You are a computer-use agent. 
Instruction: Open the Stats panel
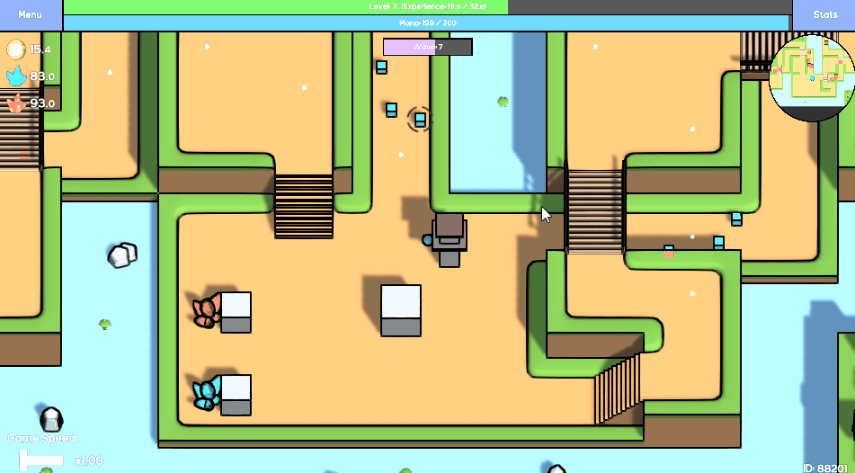point(824,15)
